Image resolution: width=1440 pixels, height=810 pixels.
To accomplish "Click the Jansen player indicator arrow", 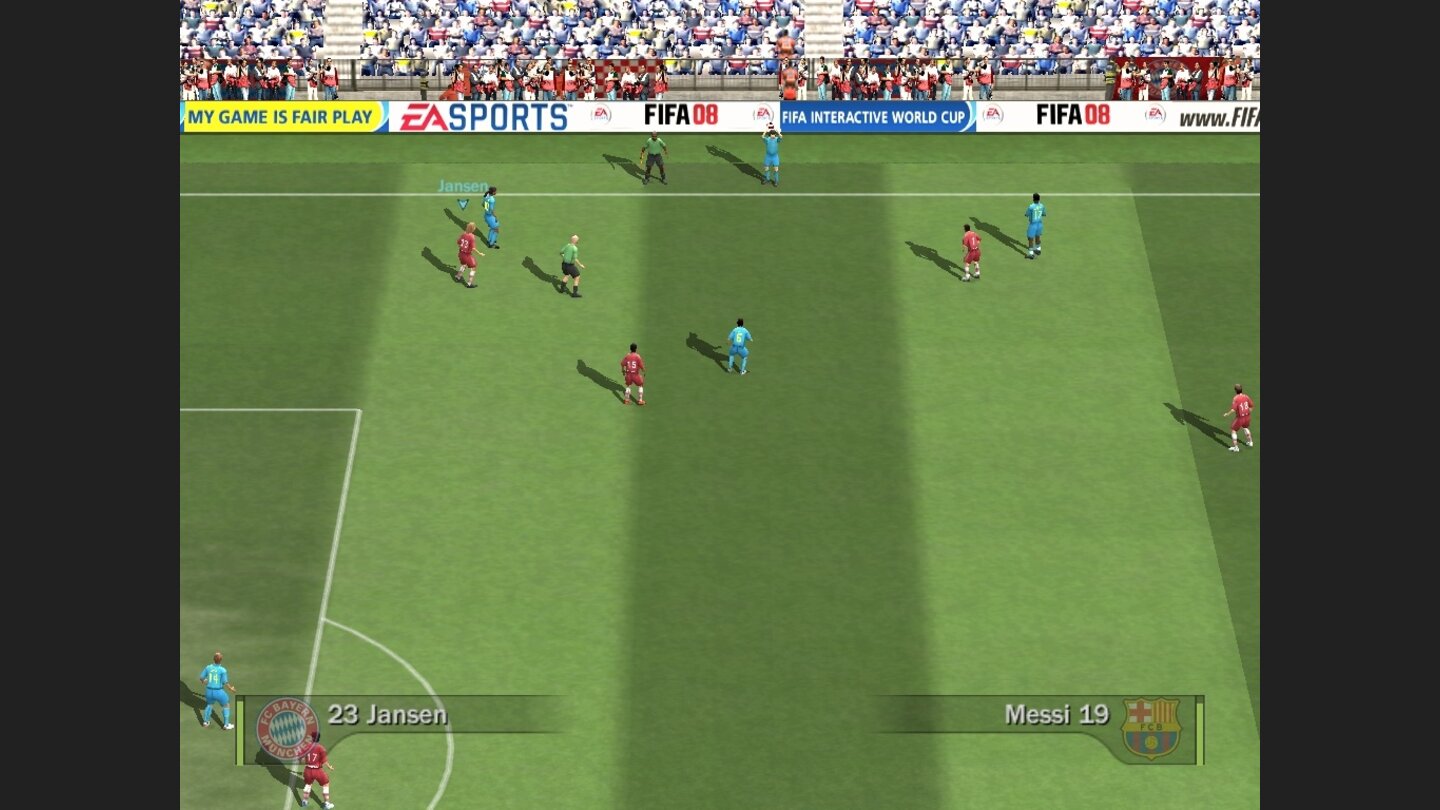I will [x=461, y=202].
